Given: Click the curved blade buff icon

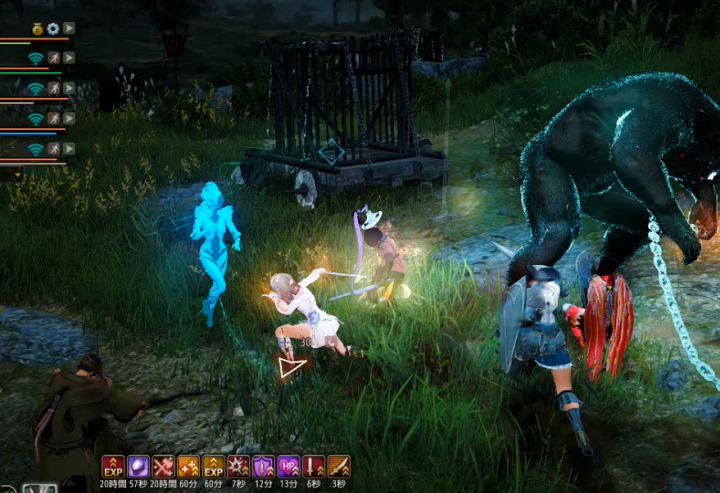Looking at the screenshot, I should 338,467.
